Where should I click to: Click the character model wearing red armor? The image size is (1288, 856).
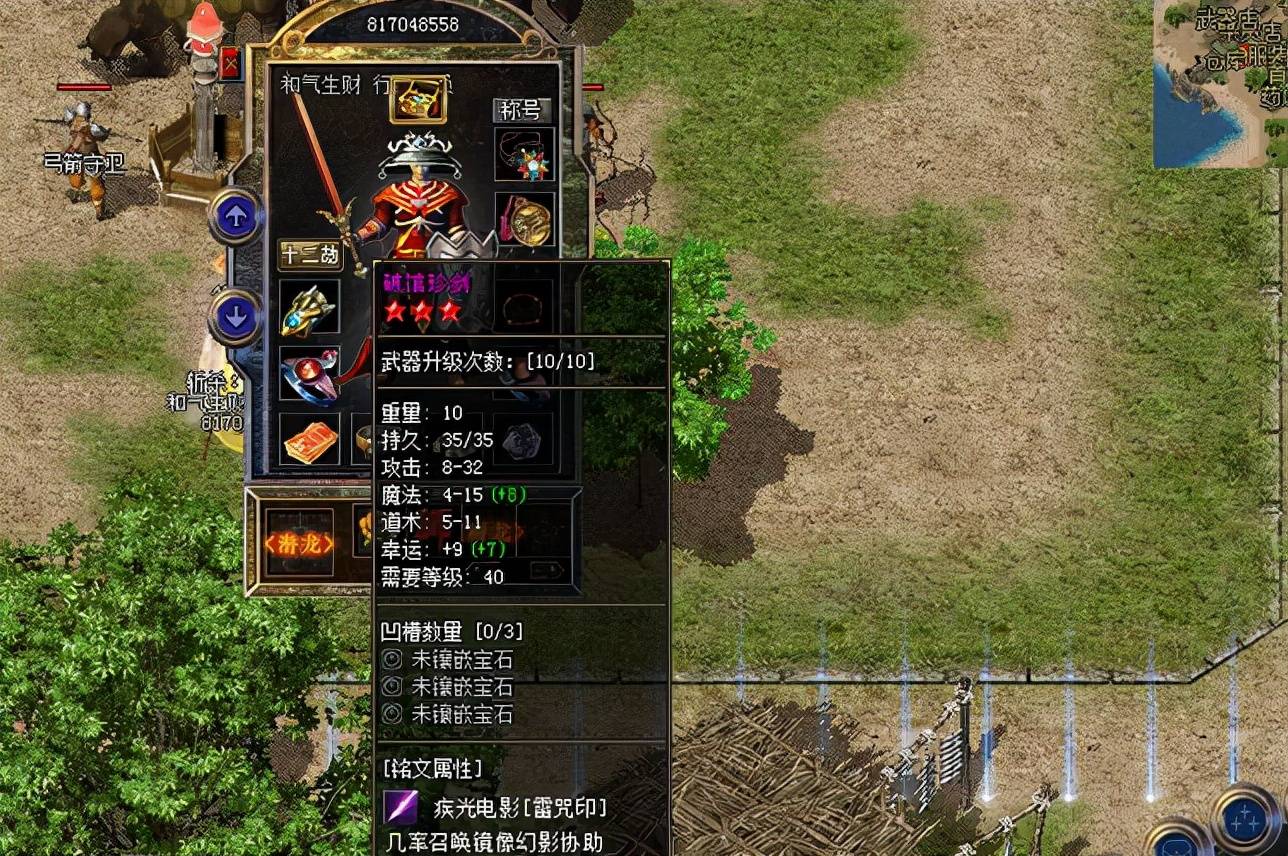point(420,200)
